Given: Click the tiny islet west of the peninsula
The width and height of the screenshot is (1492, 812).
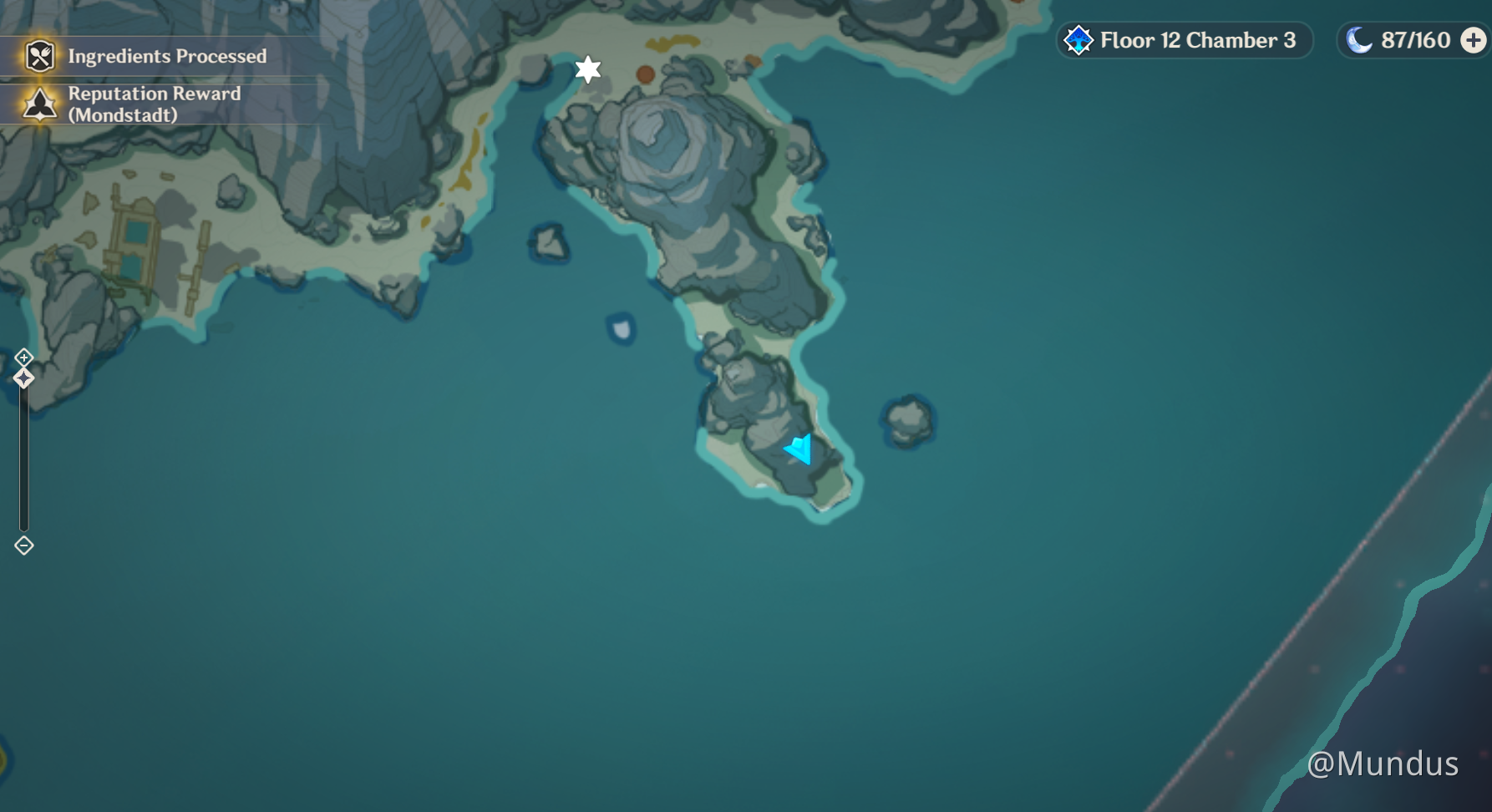Looking at the screenshot, I should click(620, 327).
